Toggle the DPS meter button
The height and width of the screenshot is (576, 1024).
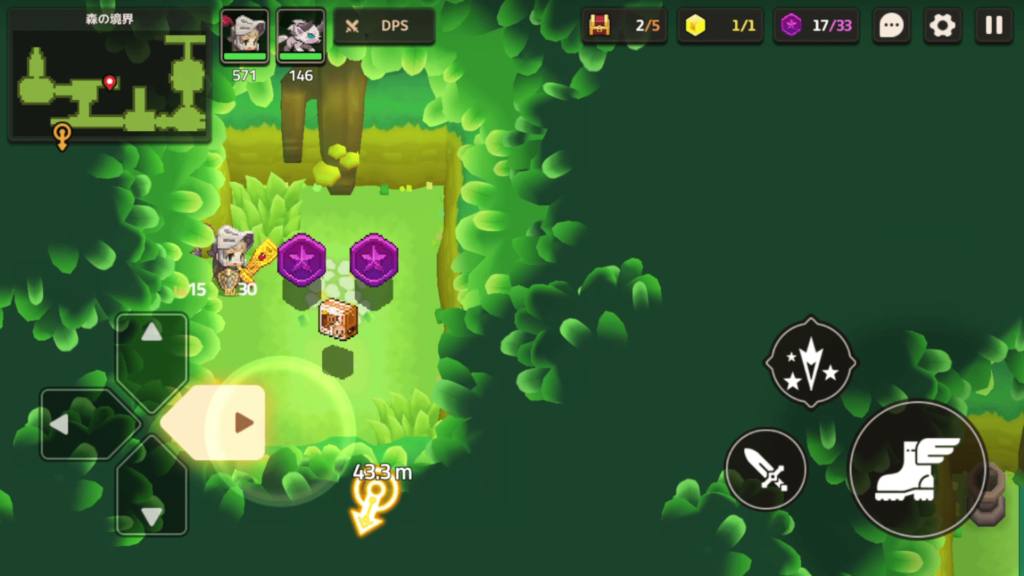tap(384, 26)
